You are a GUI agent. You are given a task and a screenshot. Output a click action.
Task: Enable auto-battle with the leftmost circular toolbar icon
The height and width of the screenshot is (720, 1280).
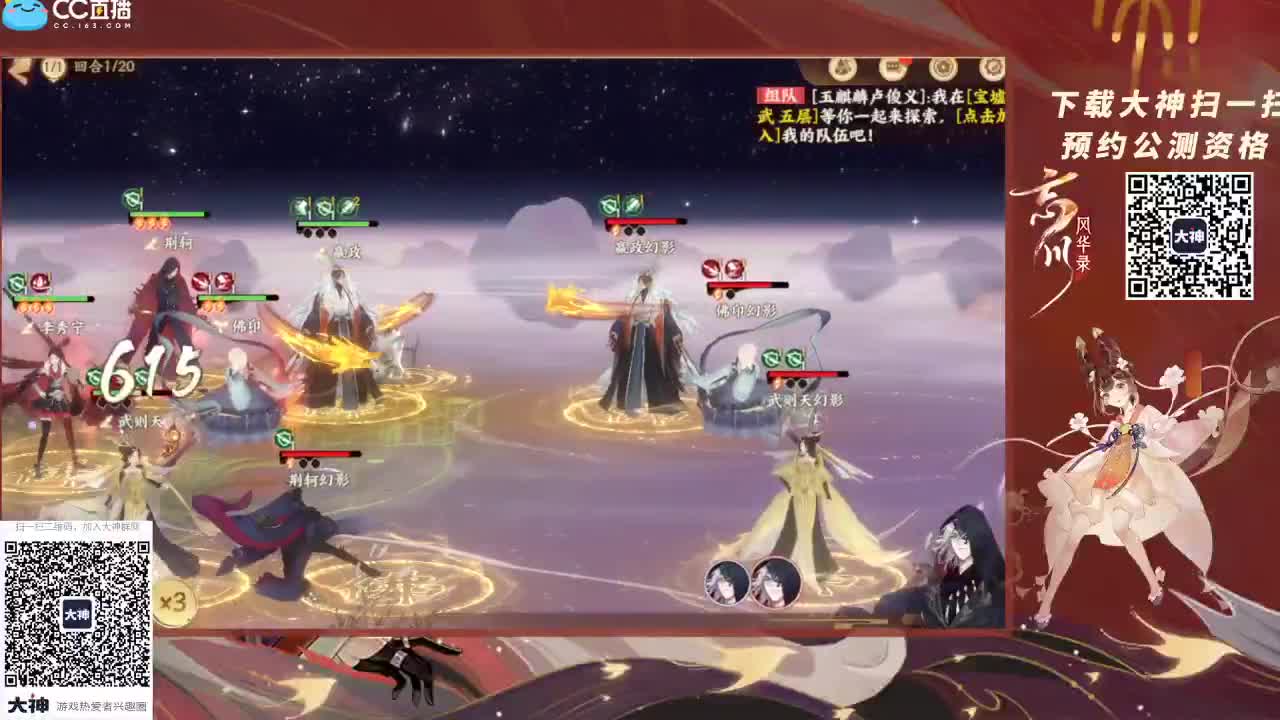pyautogui.click(x=843, y=70)
